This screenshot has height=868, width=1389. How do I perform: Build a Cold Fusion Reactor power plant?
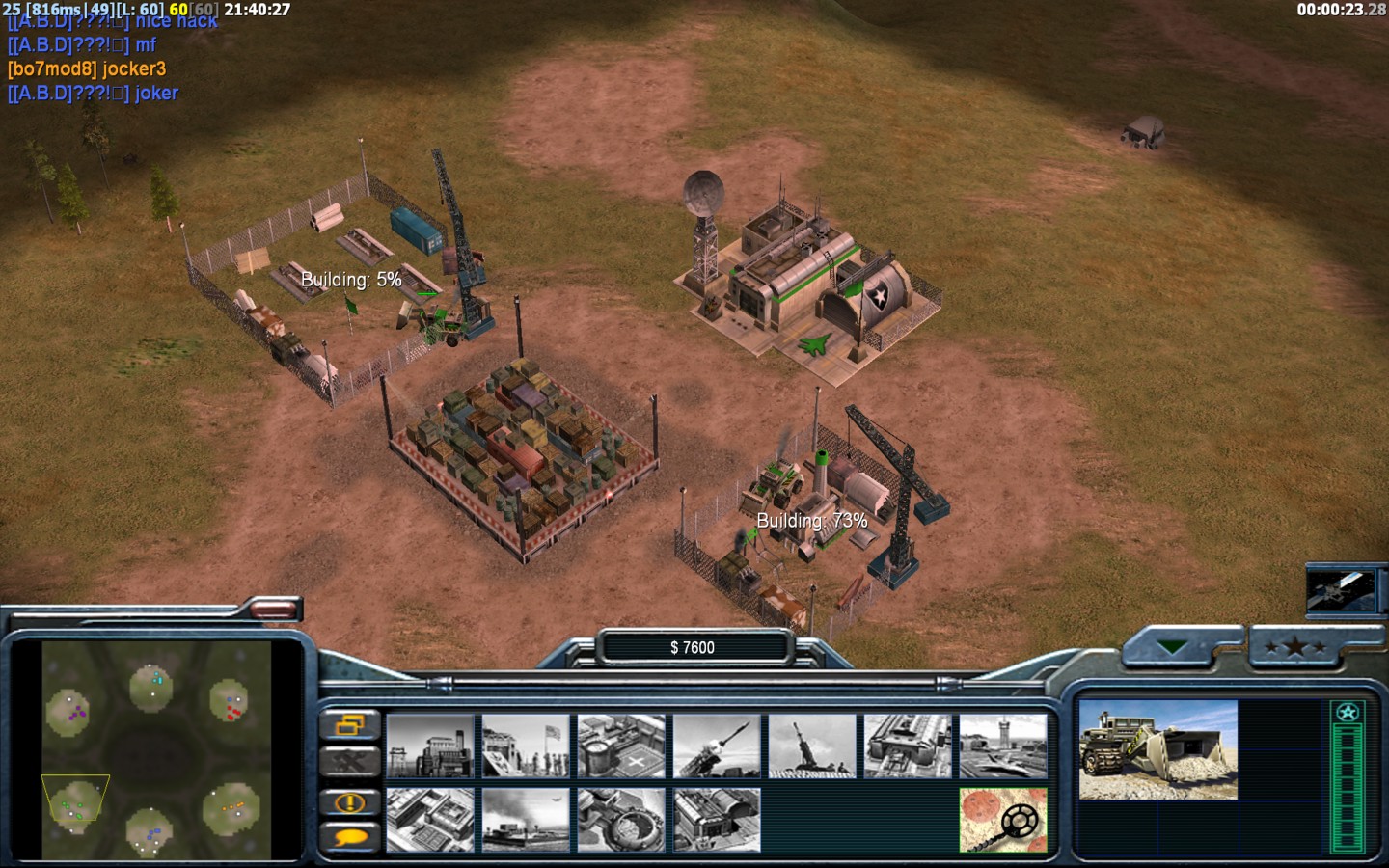(x=430, y=746)
